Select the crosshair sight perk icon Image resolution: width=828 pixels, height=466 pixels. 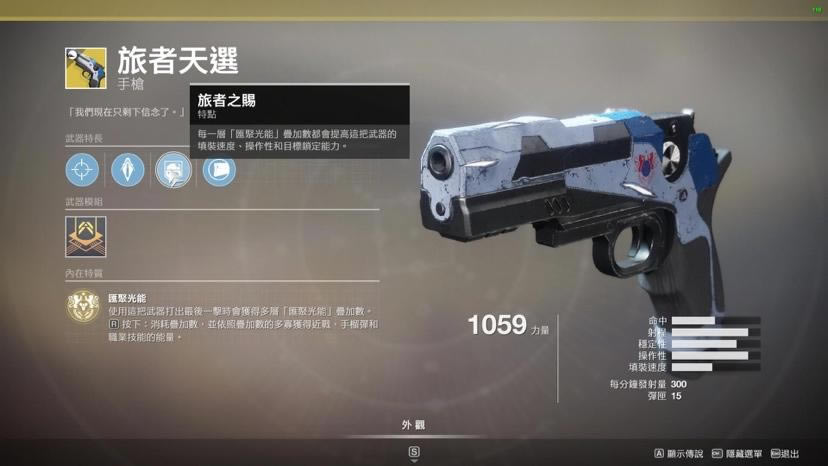point(82,170)
